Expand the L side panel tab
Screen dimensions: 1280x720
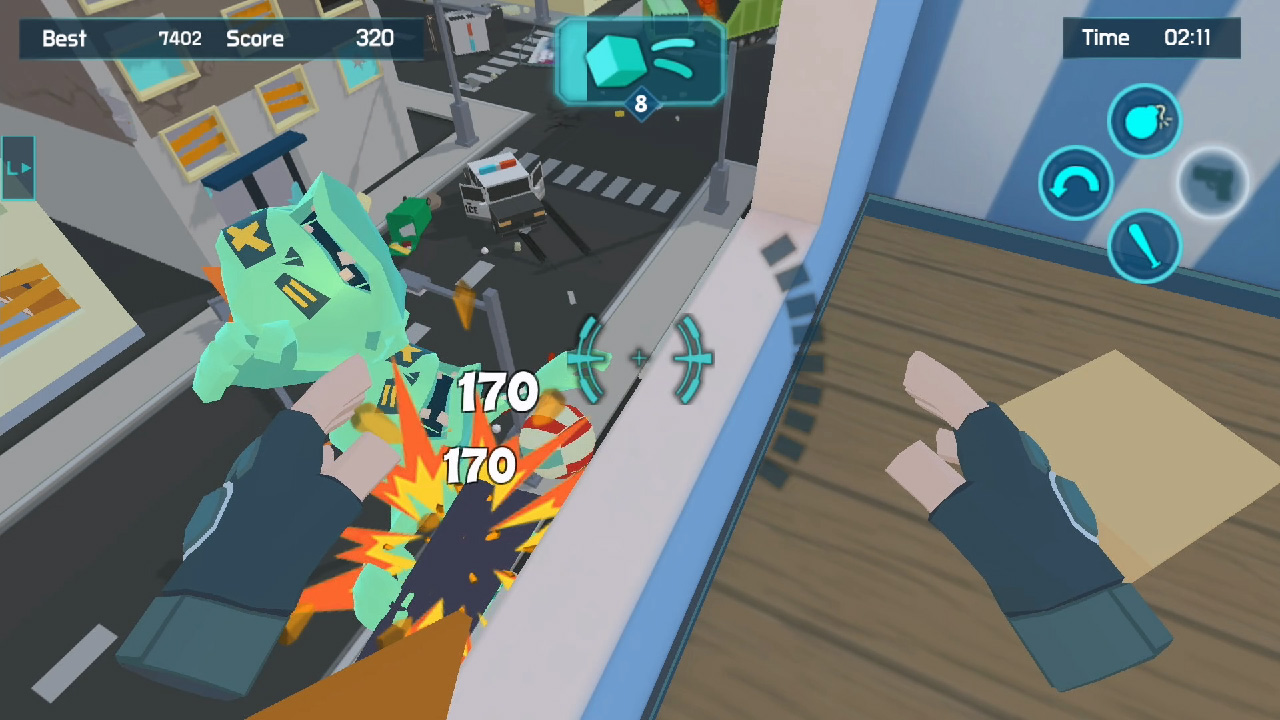pyautogui.click(x=16, y=168)
